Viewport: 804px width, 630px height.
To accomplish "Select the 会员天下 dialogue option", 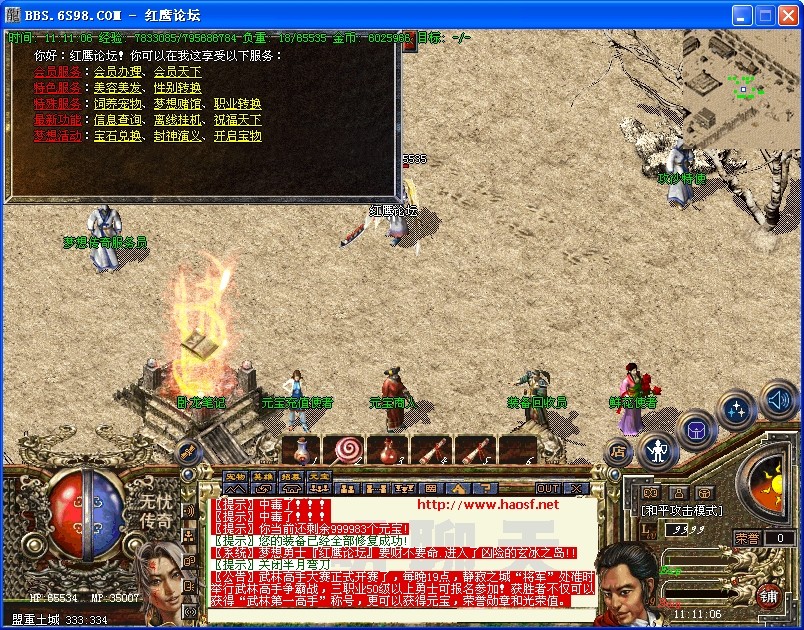I will pyautogui.click(x=177, y=72).
